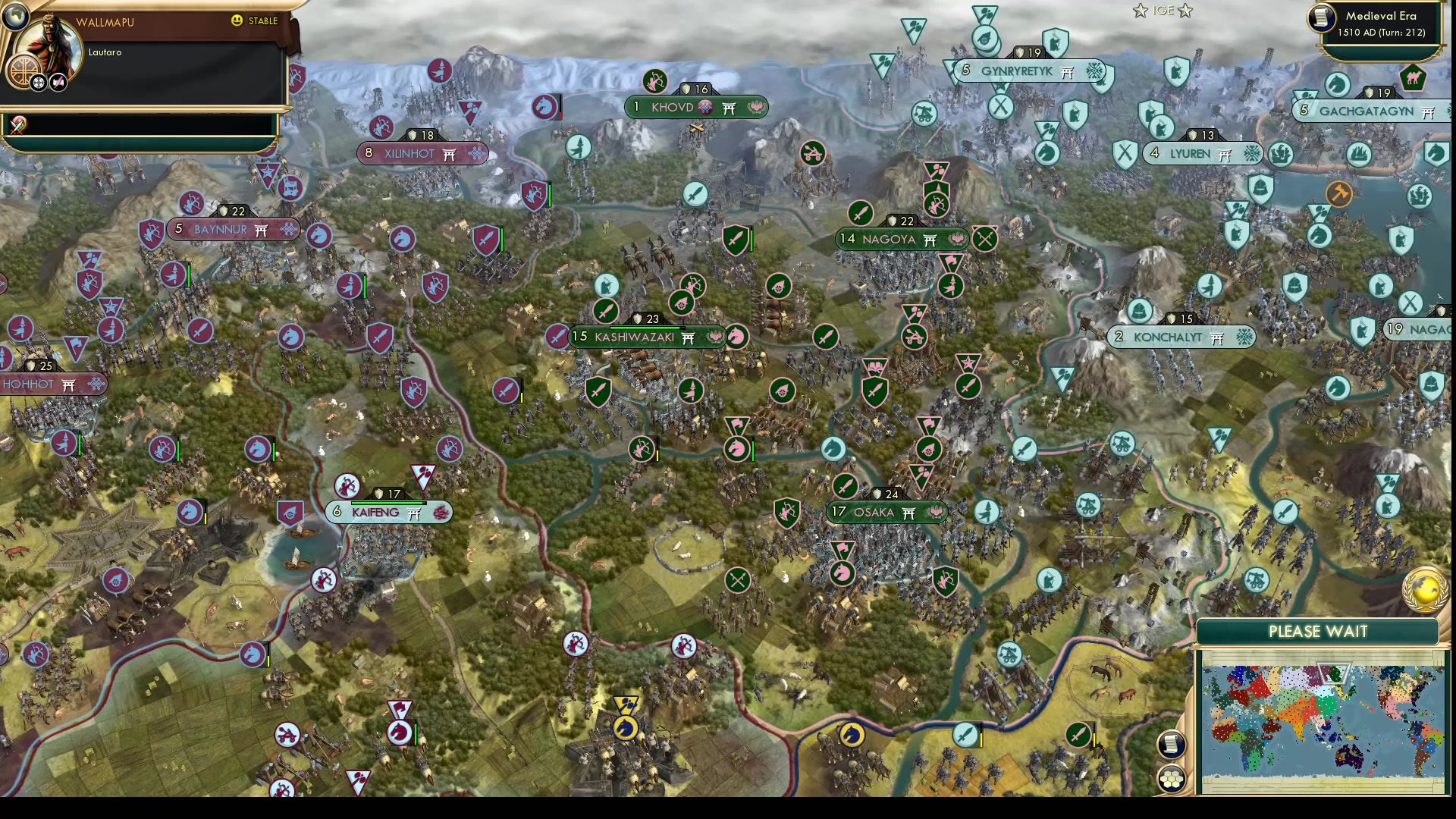The height and width of the screenshot is (819, 1456).
Task: Expand the Nagoya city banner
Action: pos(902,240)
